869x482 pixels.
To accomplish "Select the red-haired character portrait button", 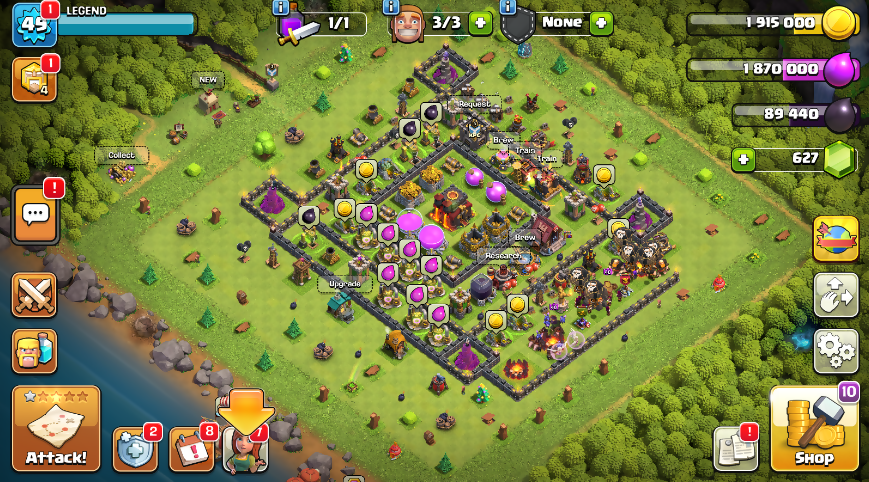I will 245,449.
